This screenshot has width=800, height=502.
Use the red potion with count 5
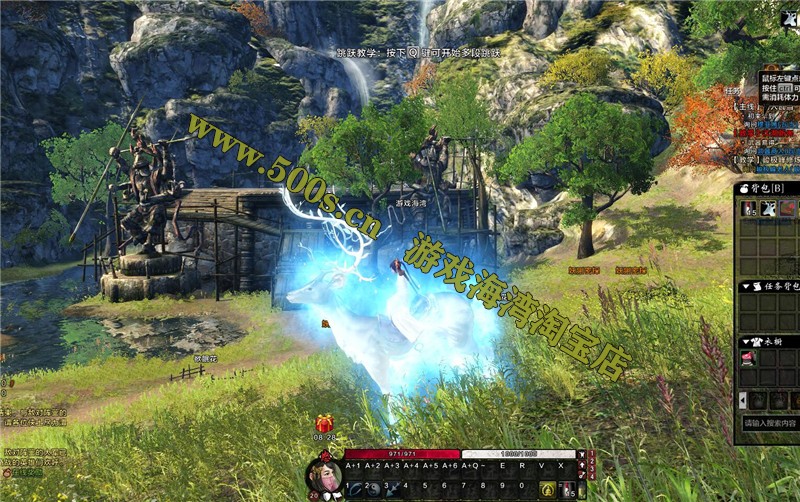(567, 489)
